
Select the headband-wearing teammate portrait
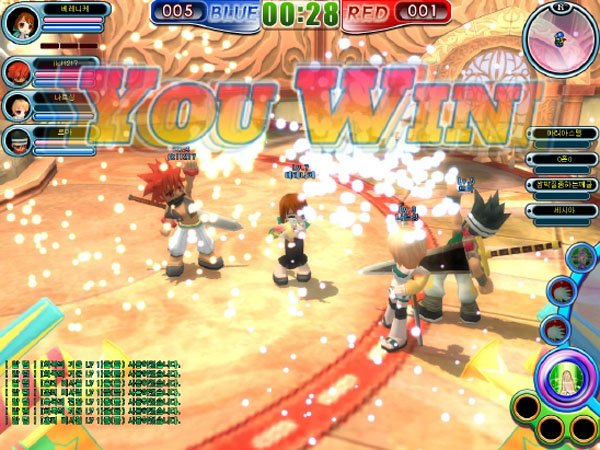pyautogui.click(x=16, y=139)
